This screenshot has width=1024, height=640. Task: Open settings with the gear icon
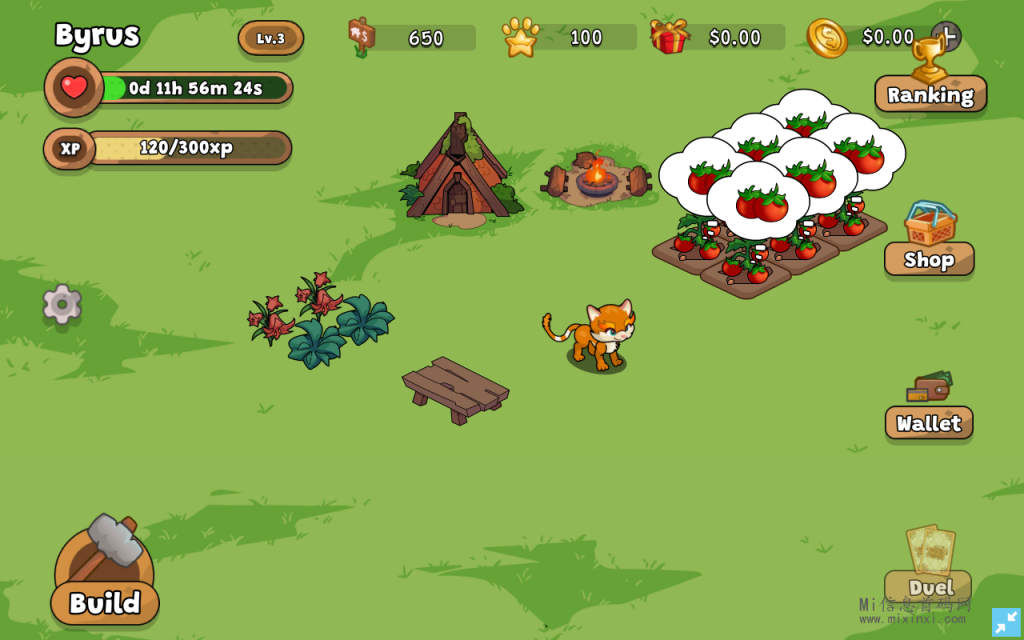pyautogui.click(x=62, y=304)
